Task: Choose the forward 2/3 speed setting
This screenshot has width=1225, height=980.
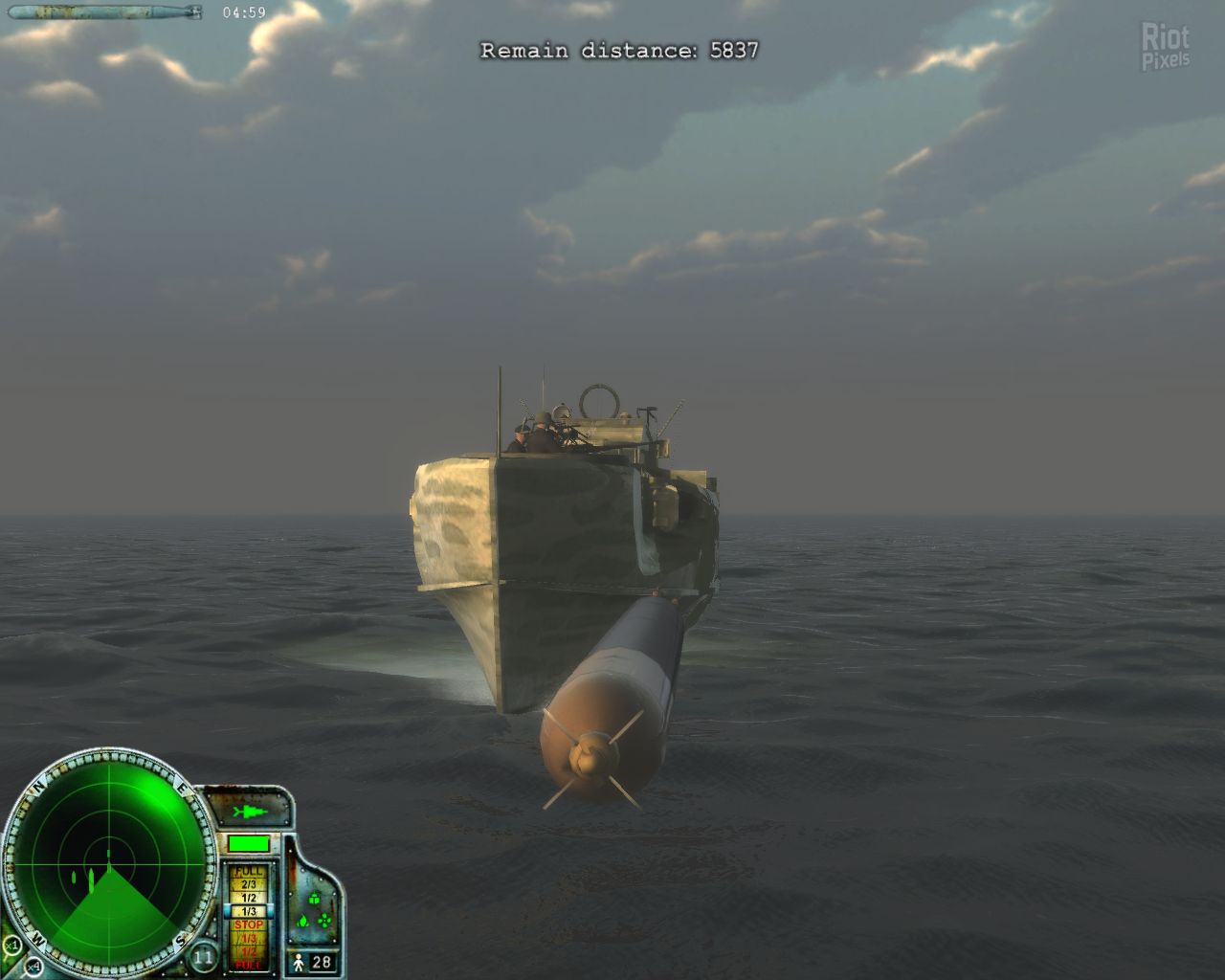Action: pyautogui.click(x=249, y=885)
